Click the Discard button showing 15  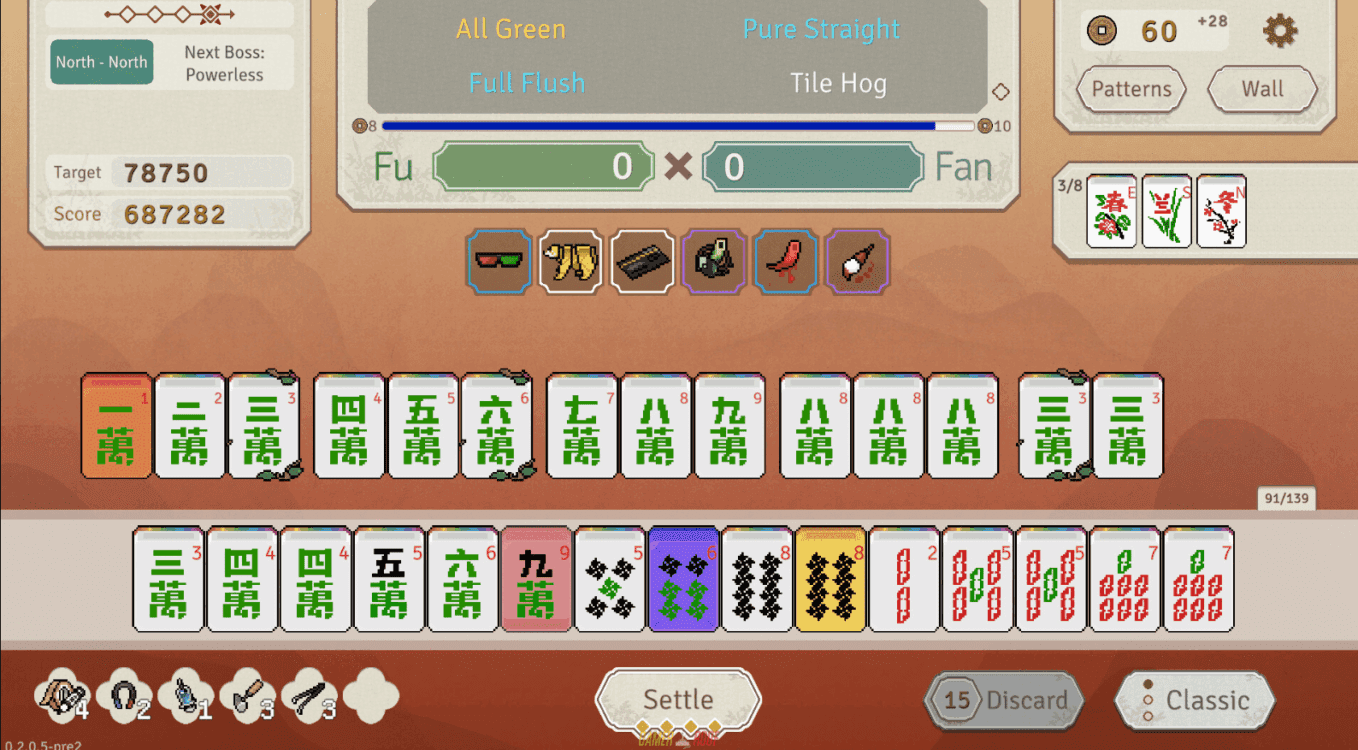coord(1002,700)
